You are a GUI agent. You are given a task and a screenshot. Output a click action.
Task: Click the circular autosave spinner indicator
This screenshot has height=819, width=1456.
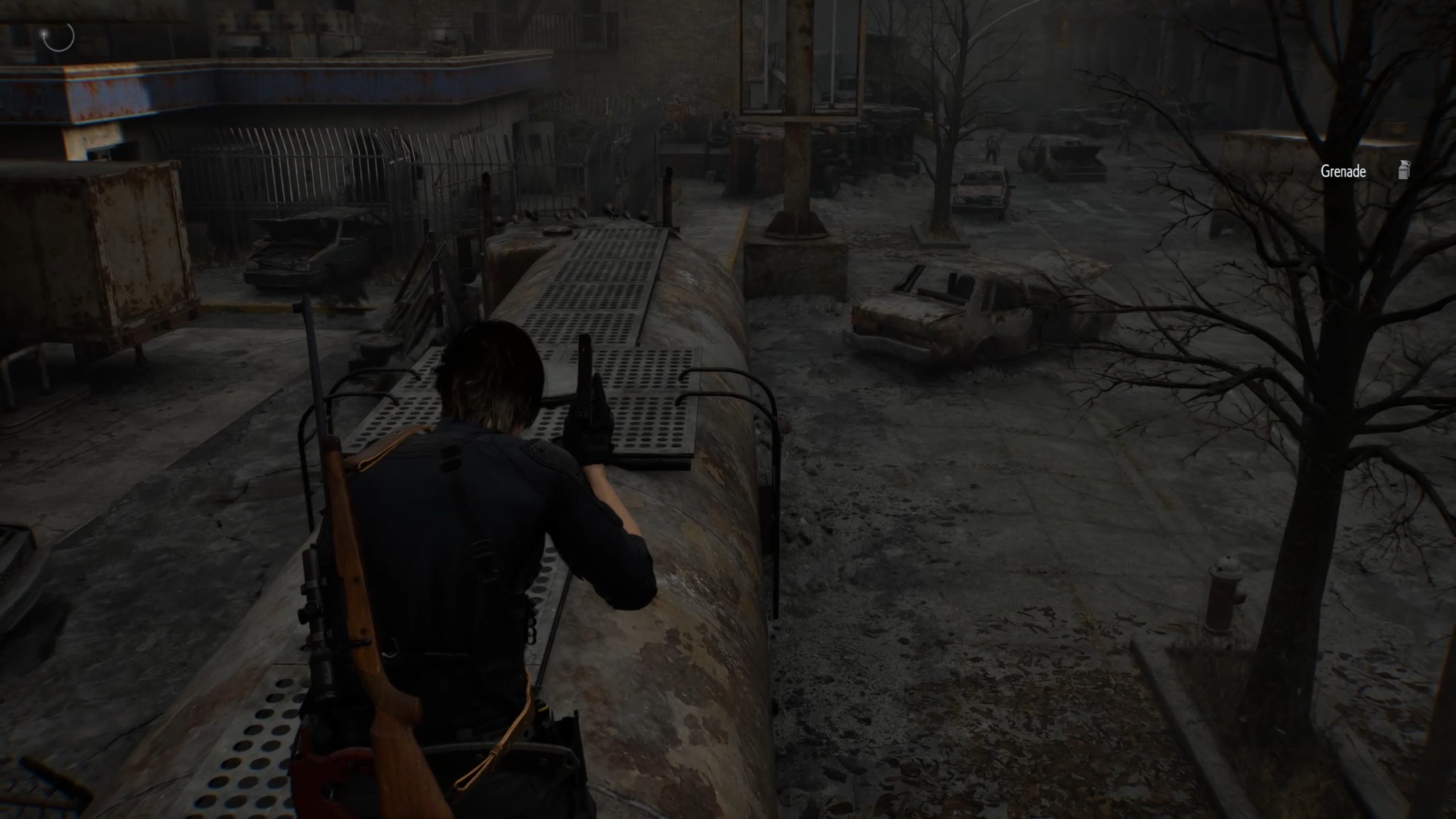click(59, 36)
